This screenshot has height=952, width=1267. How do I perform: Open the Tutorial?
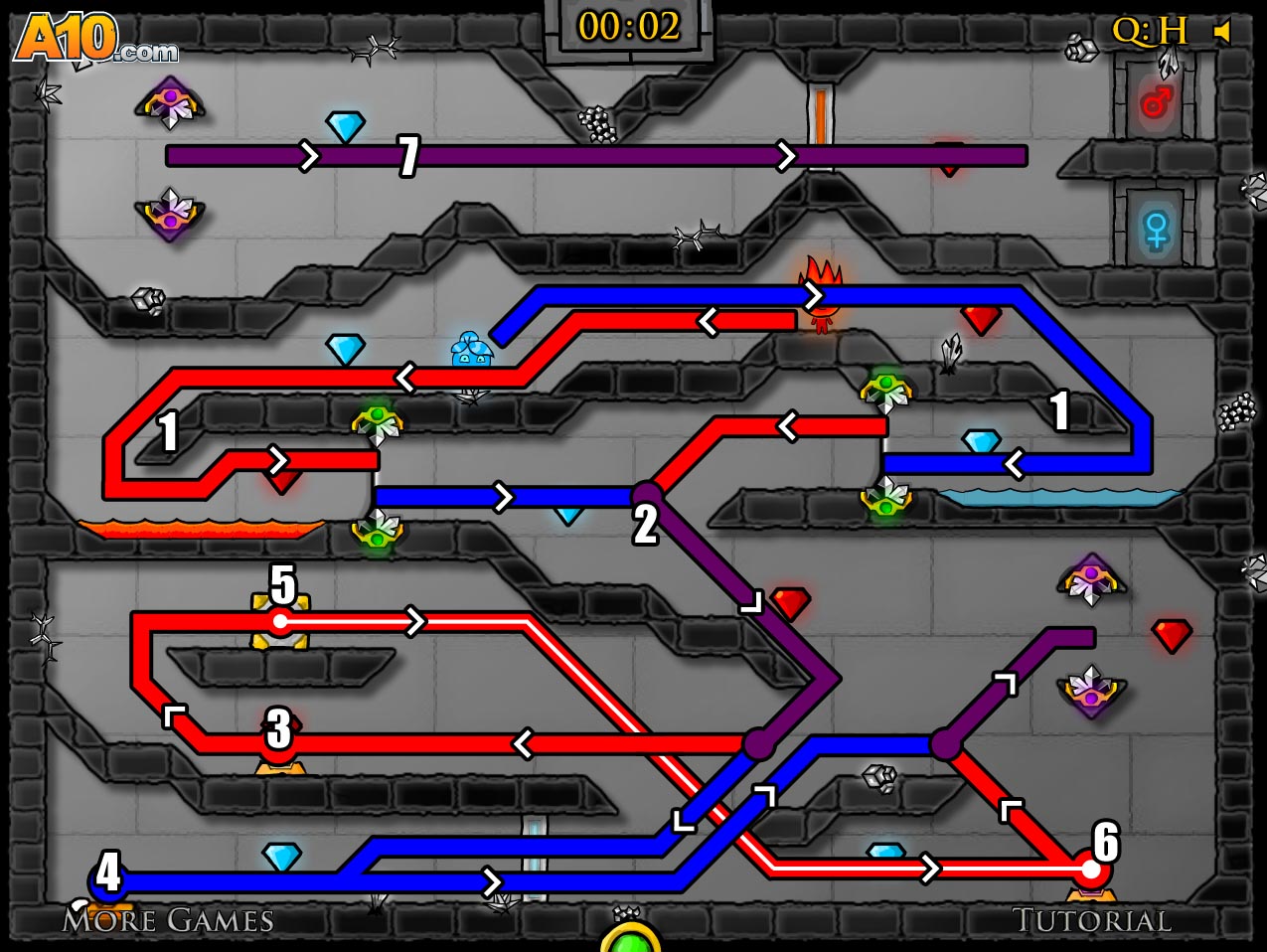1091,920
